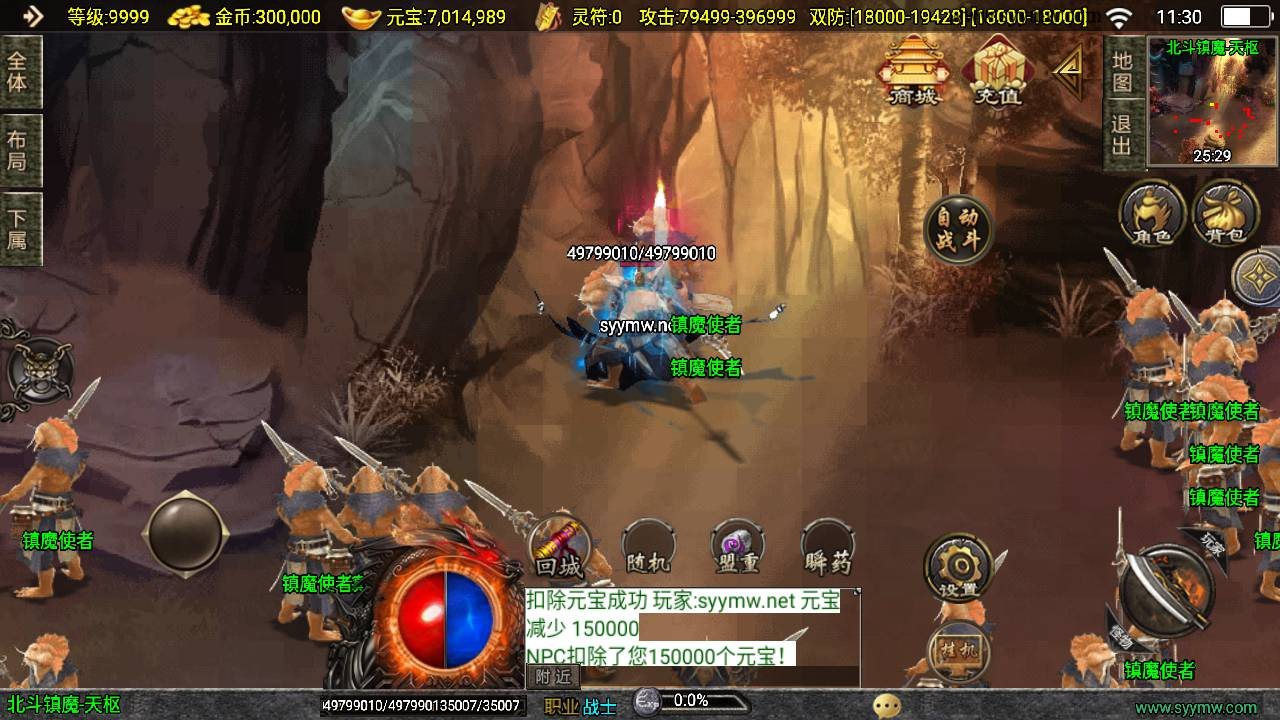Open the 商城 shop
The width and height of the screenshot is (1280, 720).
coord(911,71)
